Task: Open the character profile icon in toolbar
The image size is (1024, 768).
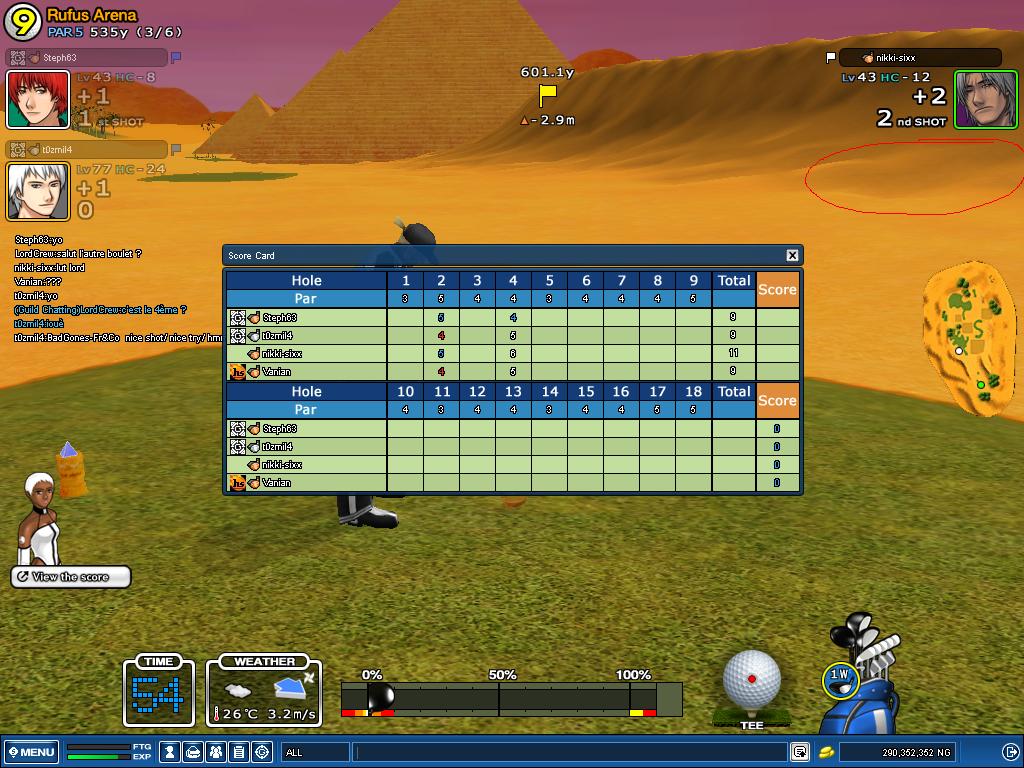Action: point(171,752)
